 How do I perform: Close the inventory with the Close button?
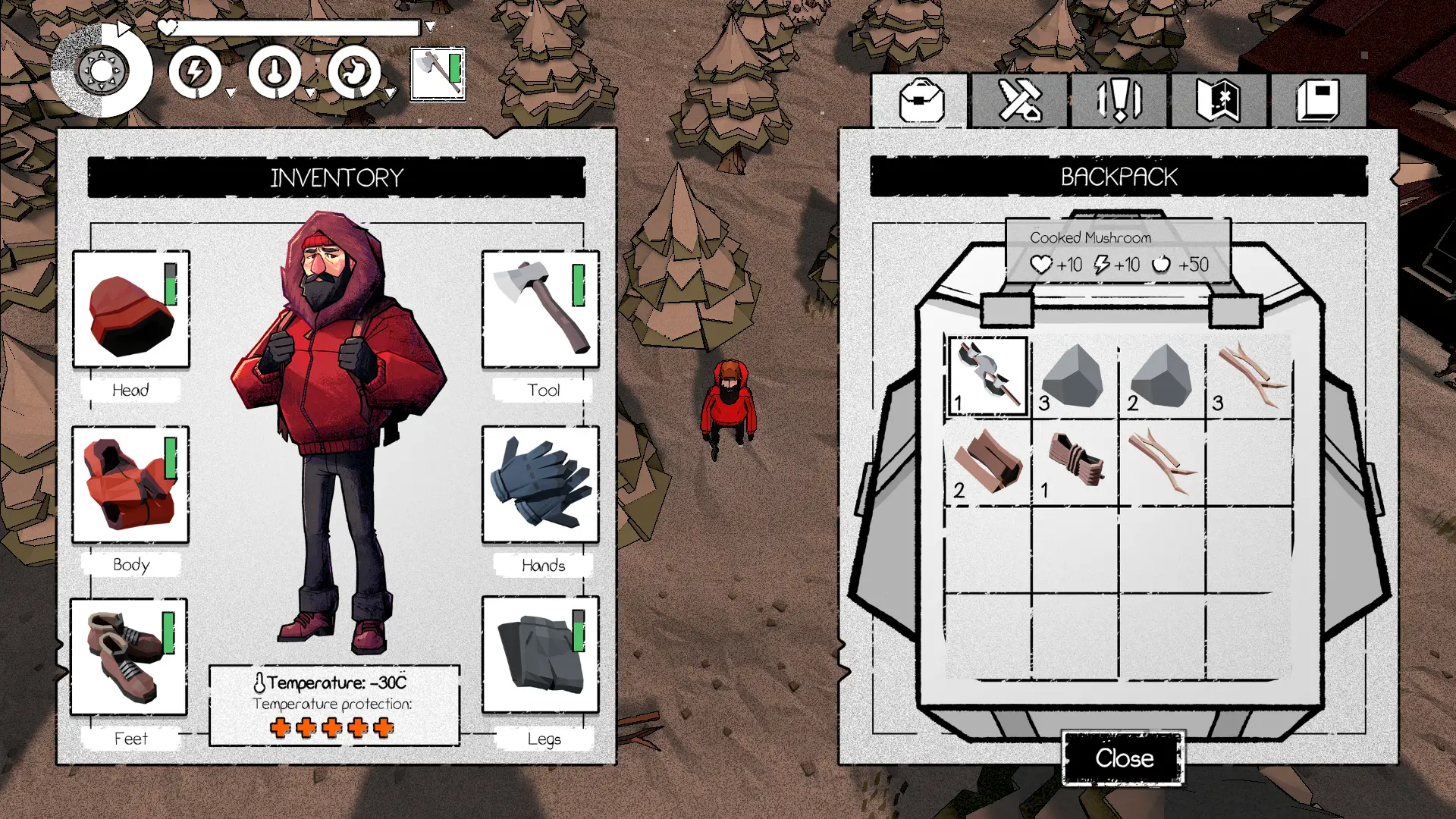[x=1123, y=758]
